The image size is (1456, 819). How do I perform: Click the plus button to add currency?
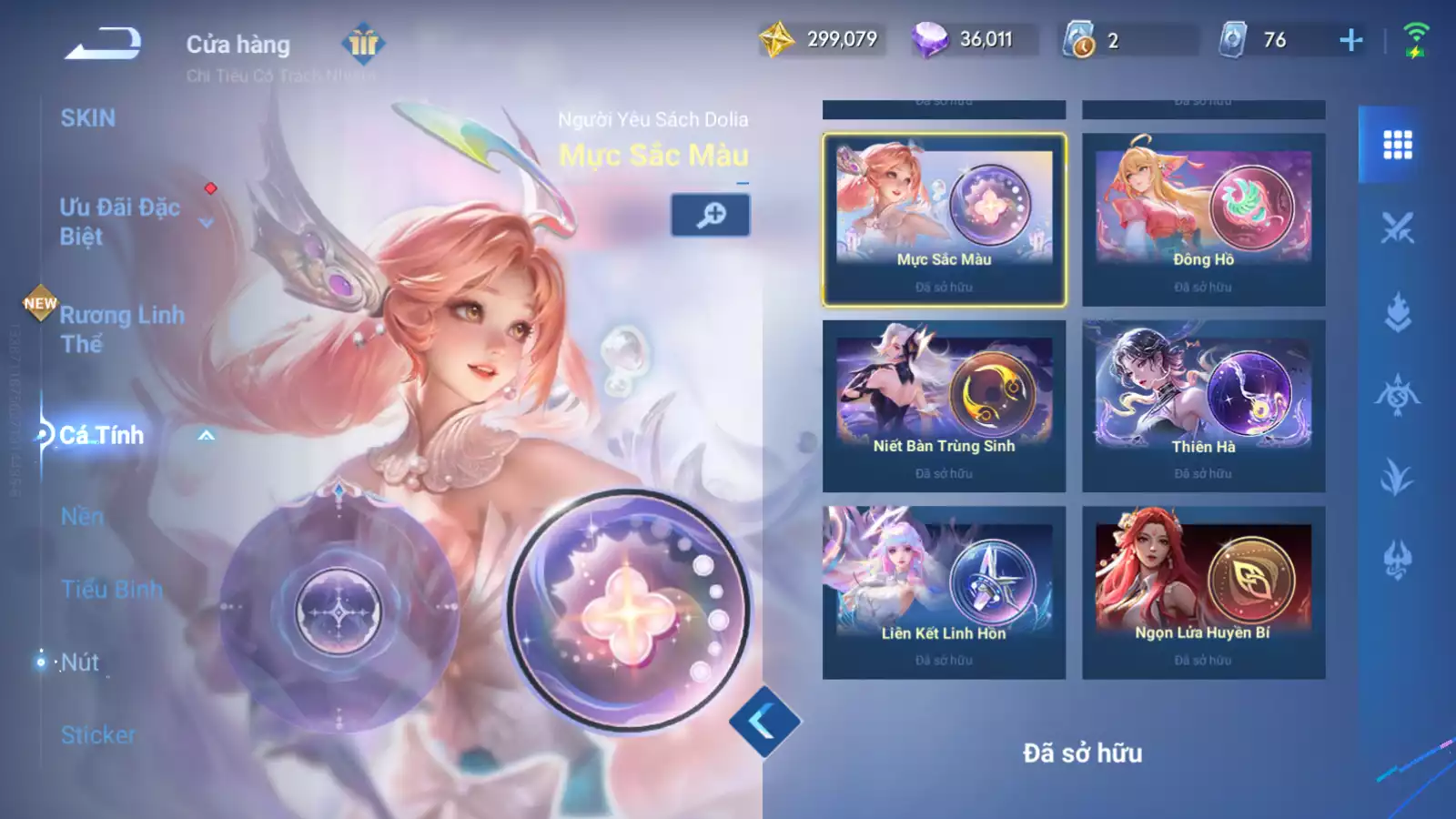click(x=1351, y=40)
